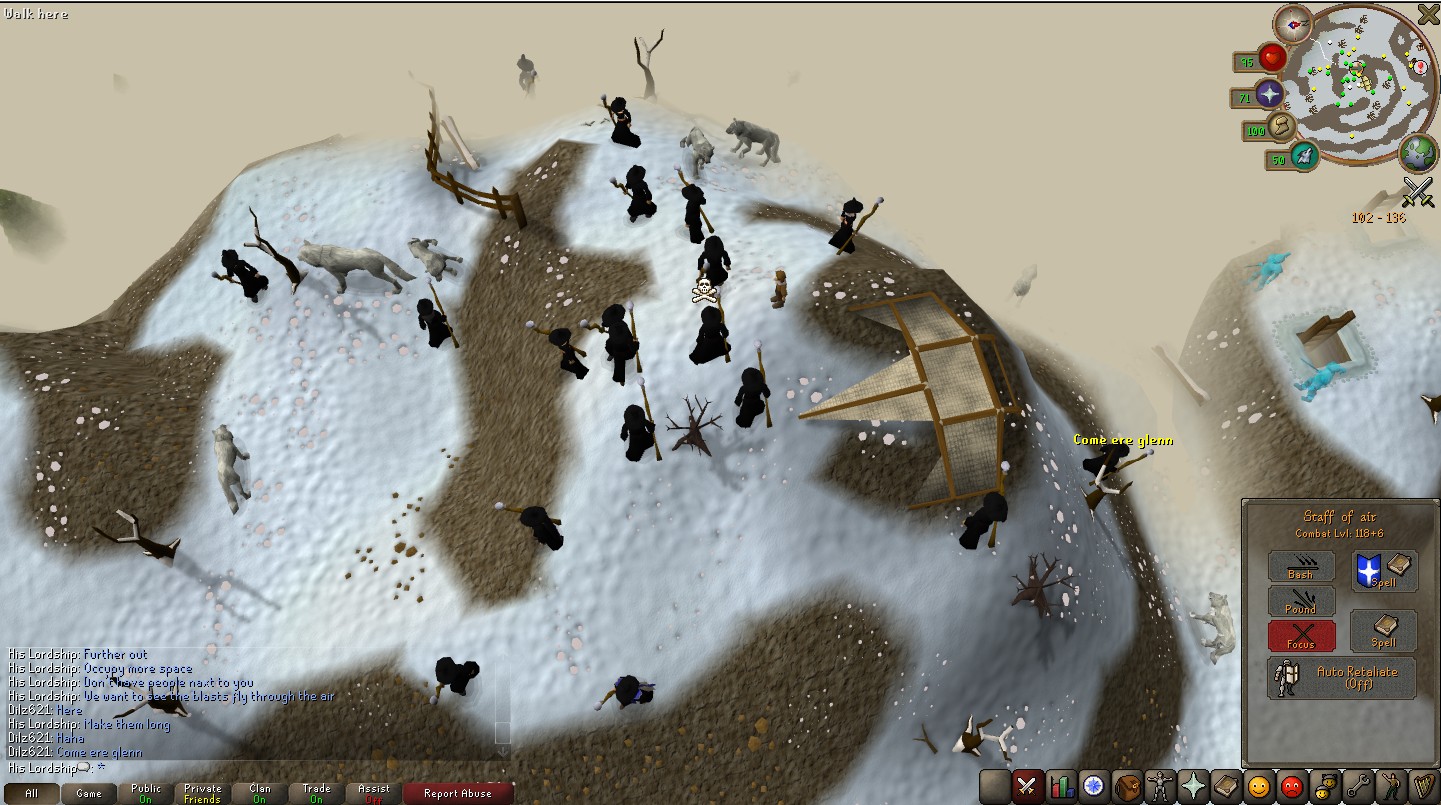Open the backpack inventory tab

click(x=1127, y=787)
